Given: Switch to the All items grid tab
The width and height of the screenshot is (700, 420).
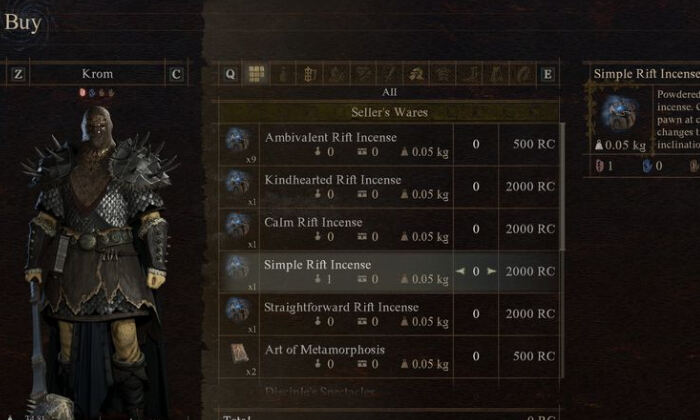Looking at the screenshot, I should pyautogui.click(x=256, y=73).
